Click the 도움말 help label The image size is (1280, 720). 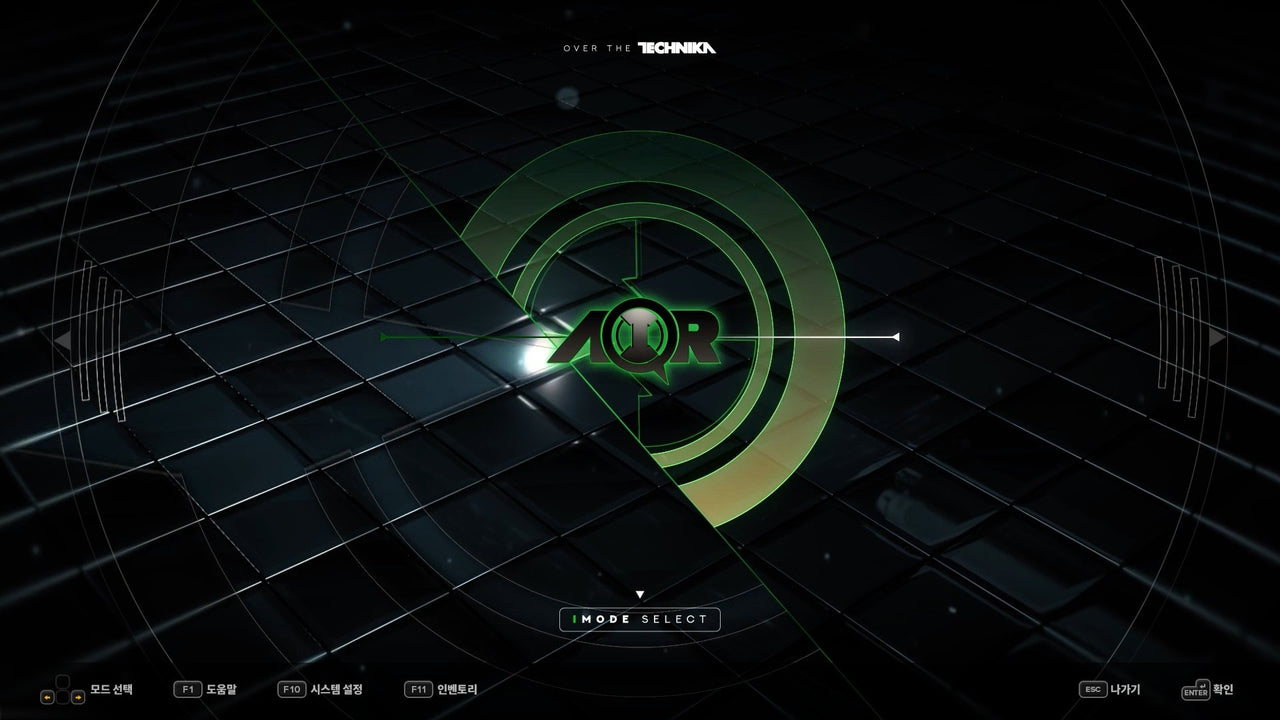point(221,689)
